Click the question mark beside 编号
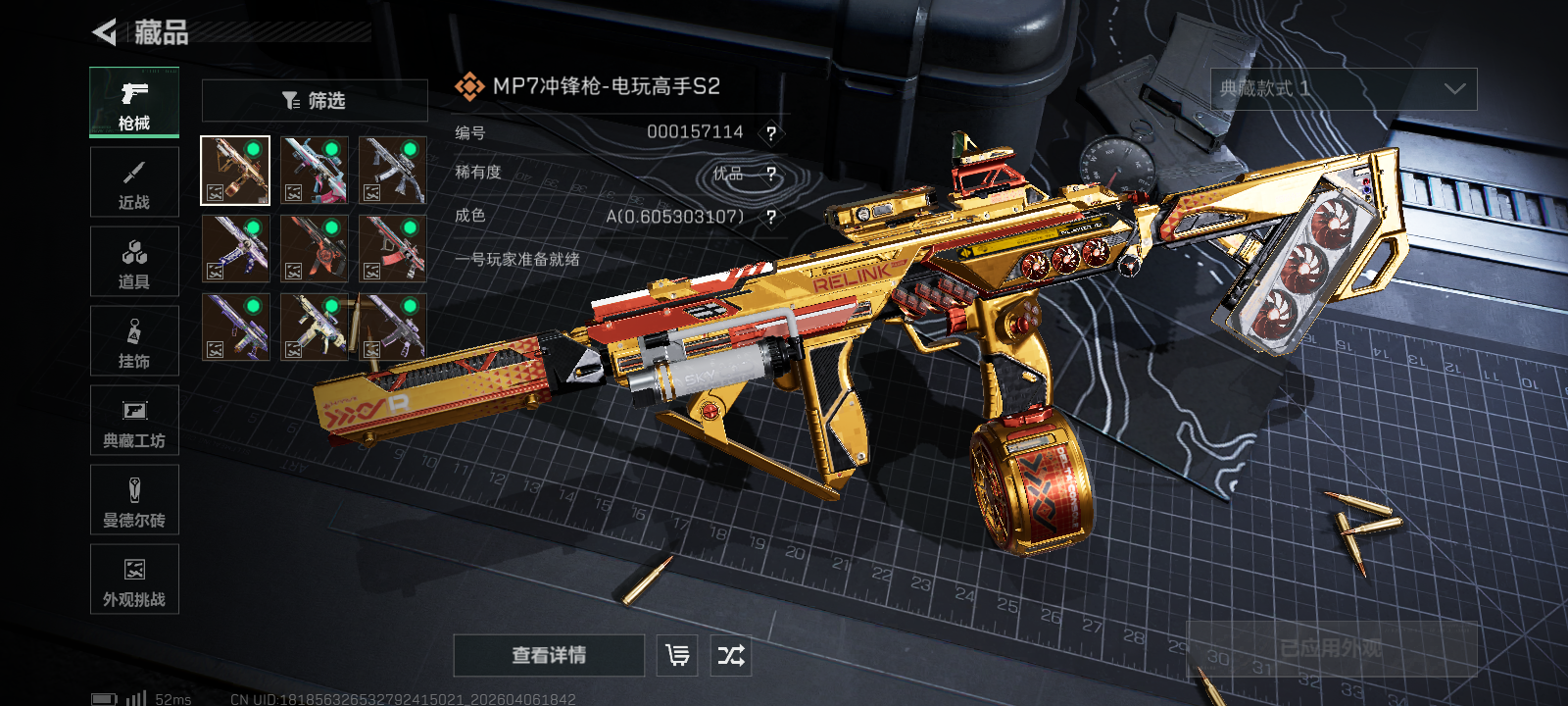The image size is (1568, 706). 771,133
